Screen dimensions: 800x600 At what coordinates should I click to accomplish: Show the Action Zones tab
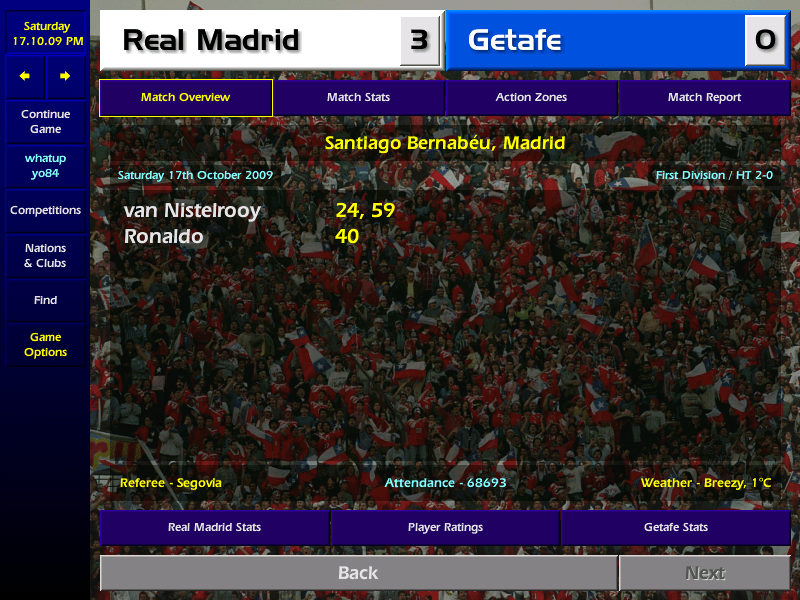[531, 98]
